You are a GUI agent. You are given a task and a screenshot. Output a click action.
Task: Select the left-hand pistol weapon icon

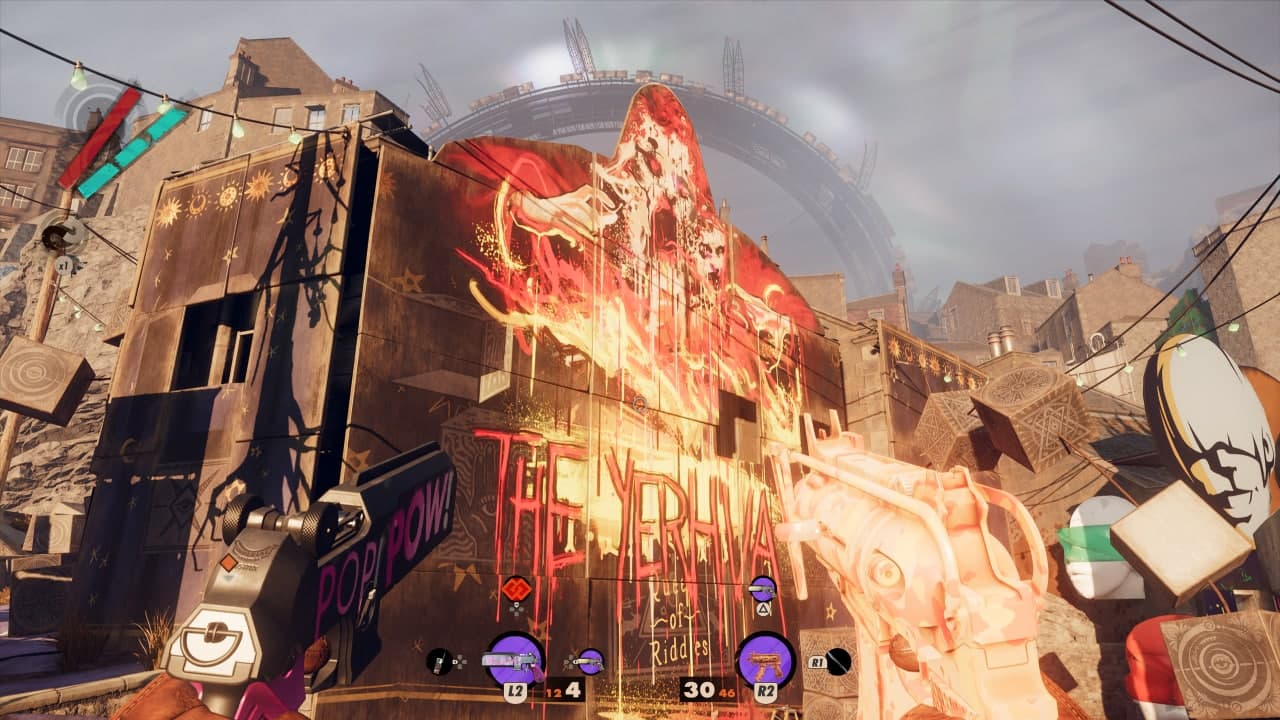(514, 659)
